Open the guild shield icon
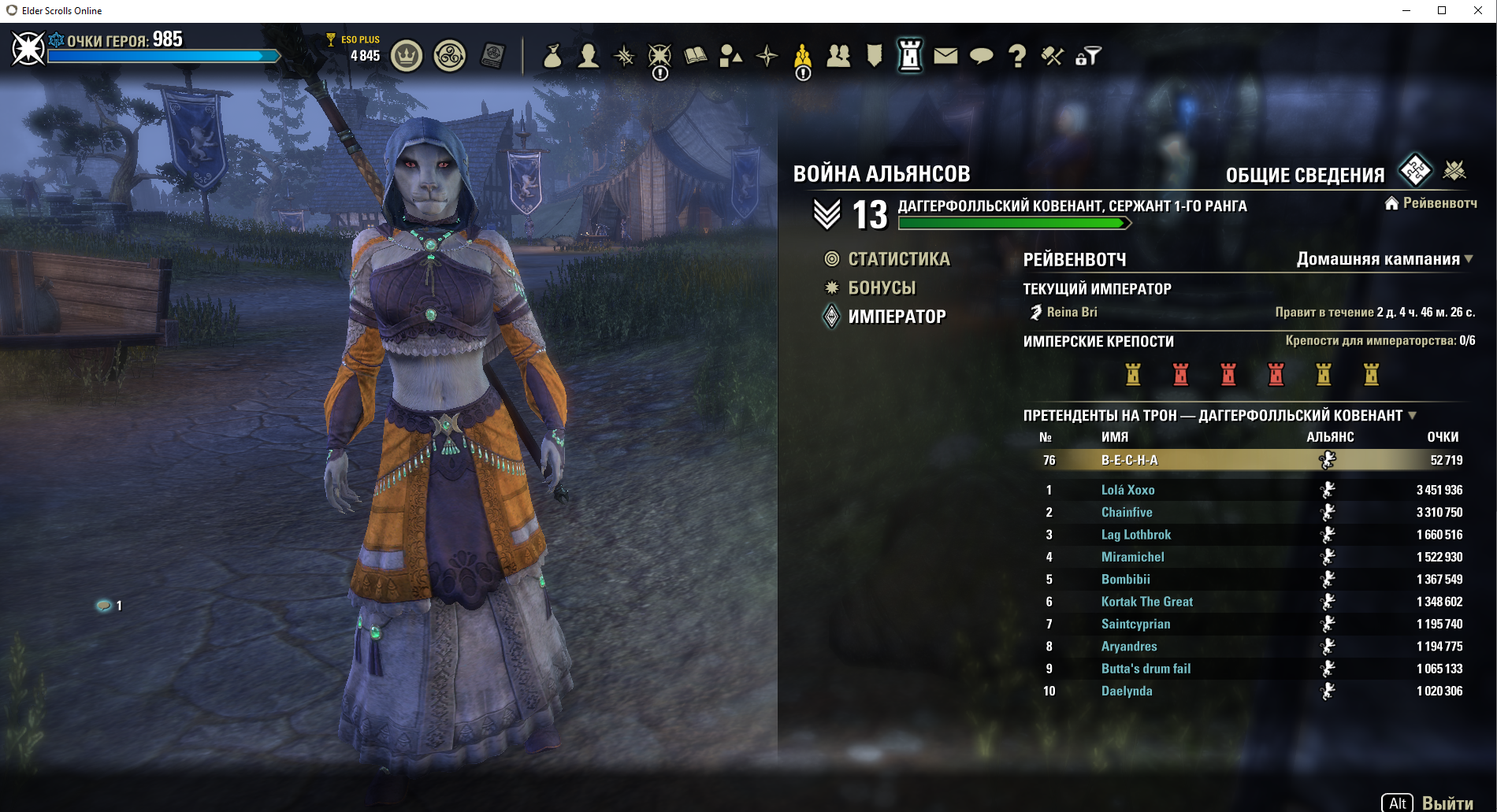The width and height of the screenshot is (1497, 812). (x=874, y=56)
